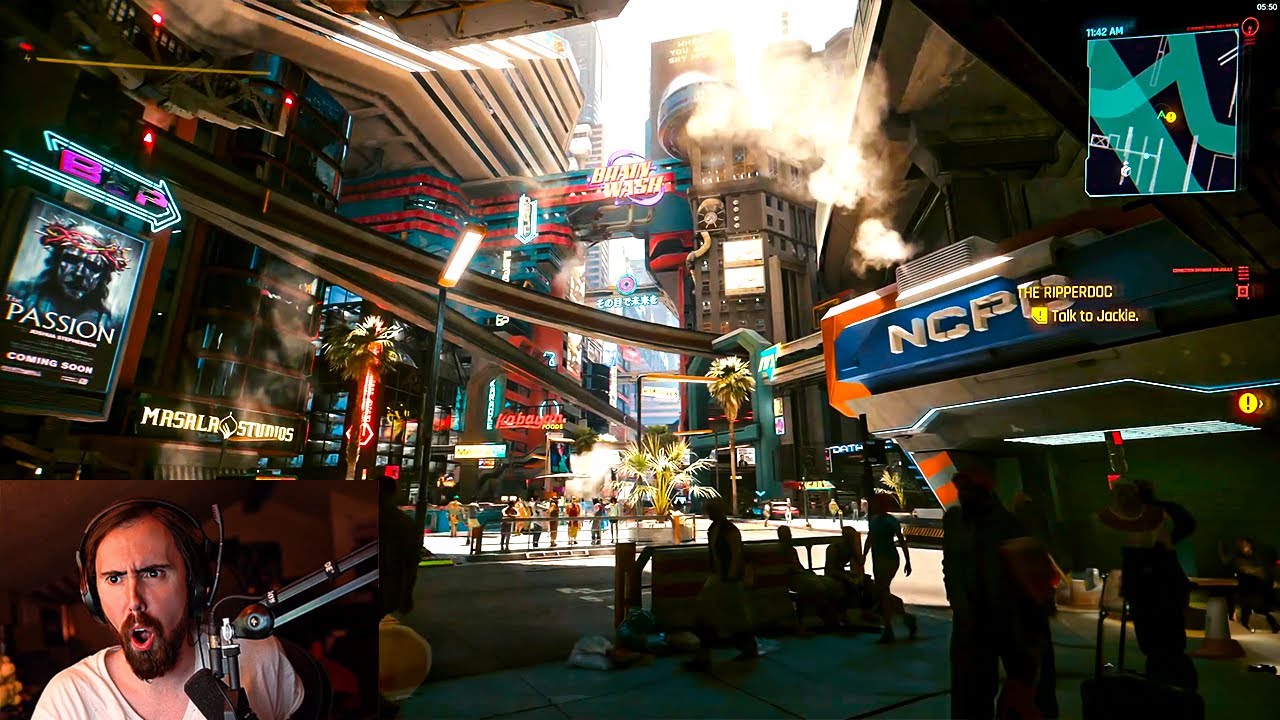
Task: Select the cube fast-travel symbol on the minimap
Action: tap(1124, 171)
